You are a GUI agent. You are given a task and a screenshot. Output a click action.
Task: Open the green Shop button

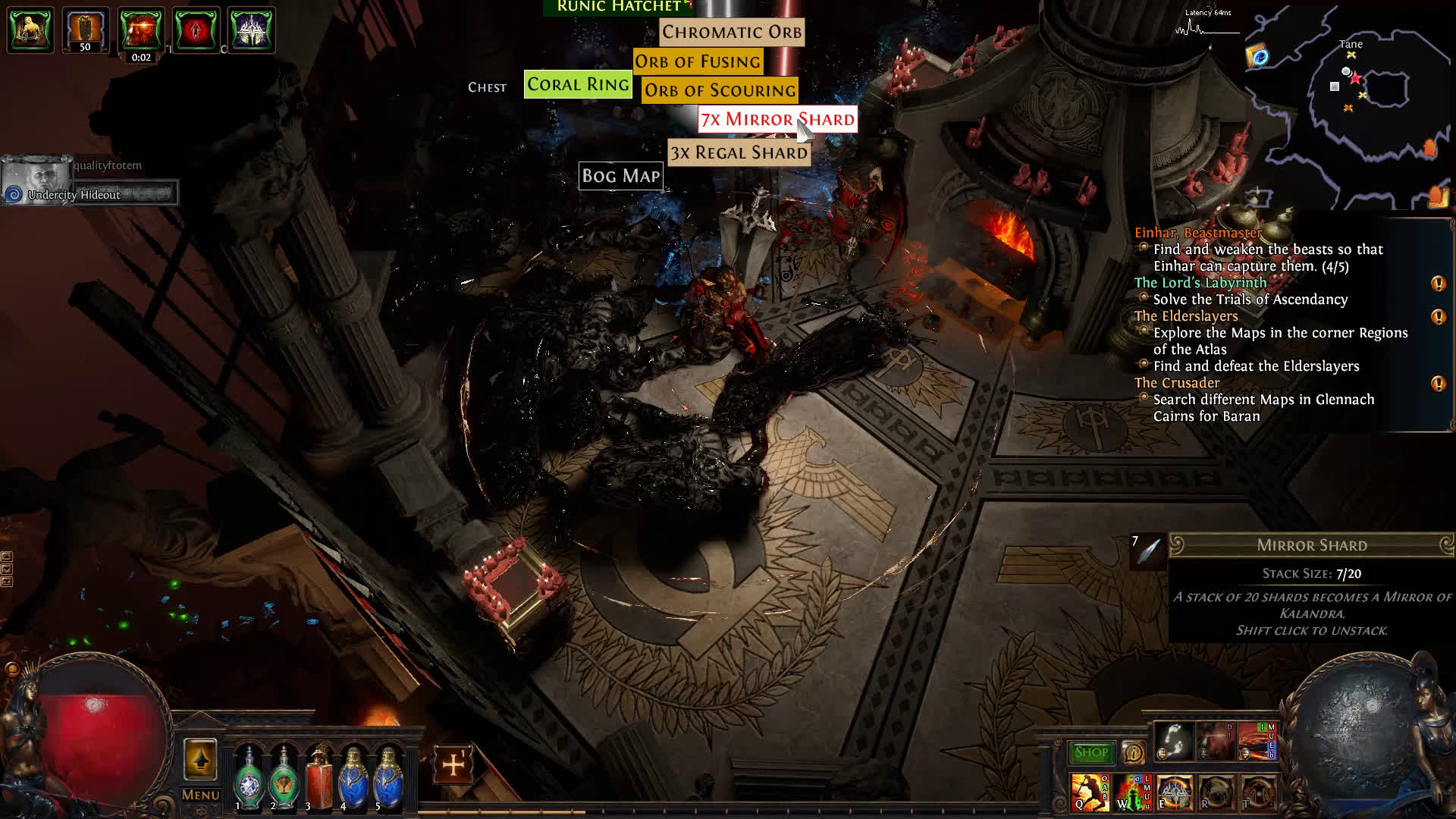pos(1091,752)
